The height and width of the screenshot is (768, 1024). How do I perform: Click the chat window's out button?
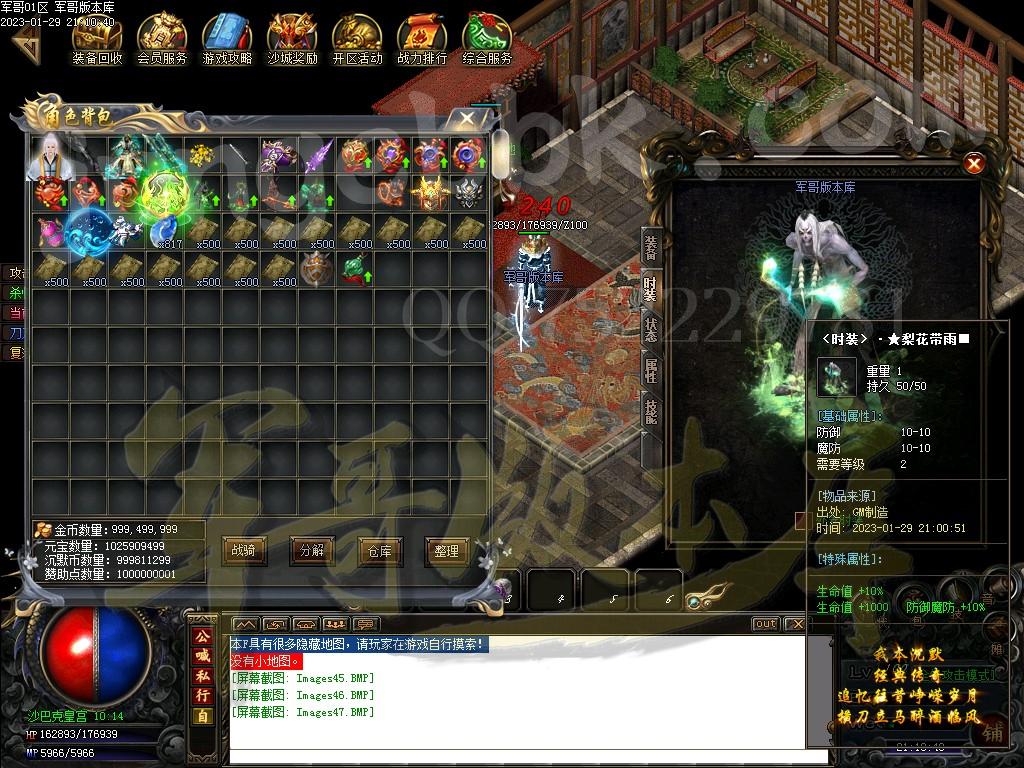[x=765, y=624]
